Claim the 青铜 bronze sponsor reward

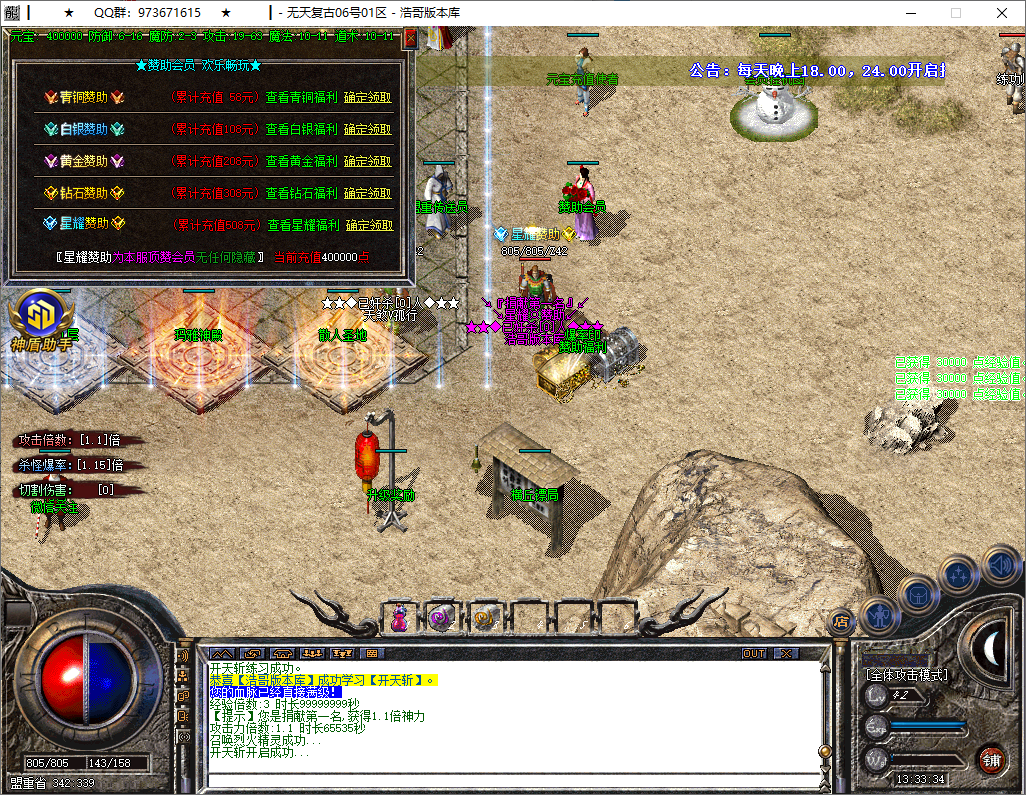368,98
